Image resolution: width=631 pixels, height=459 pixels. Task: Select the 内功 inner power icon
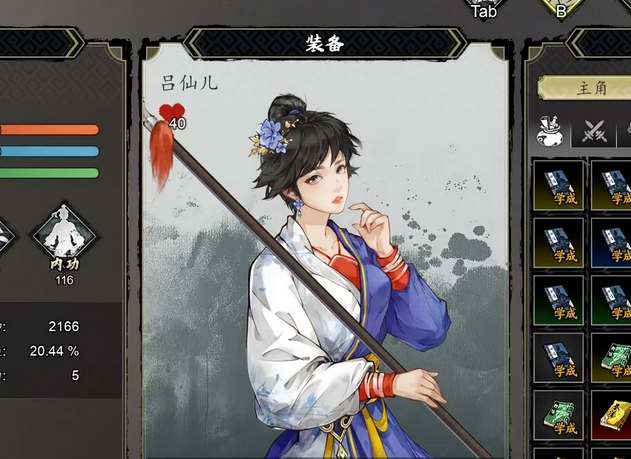tap(65, 237)
